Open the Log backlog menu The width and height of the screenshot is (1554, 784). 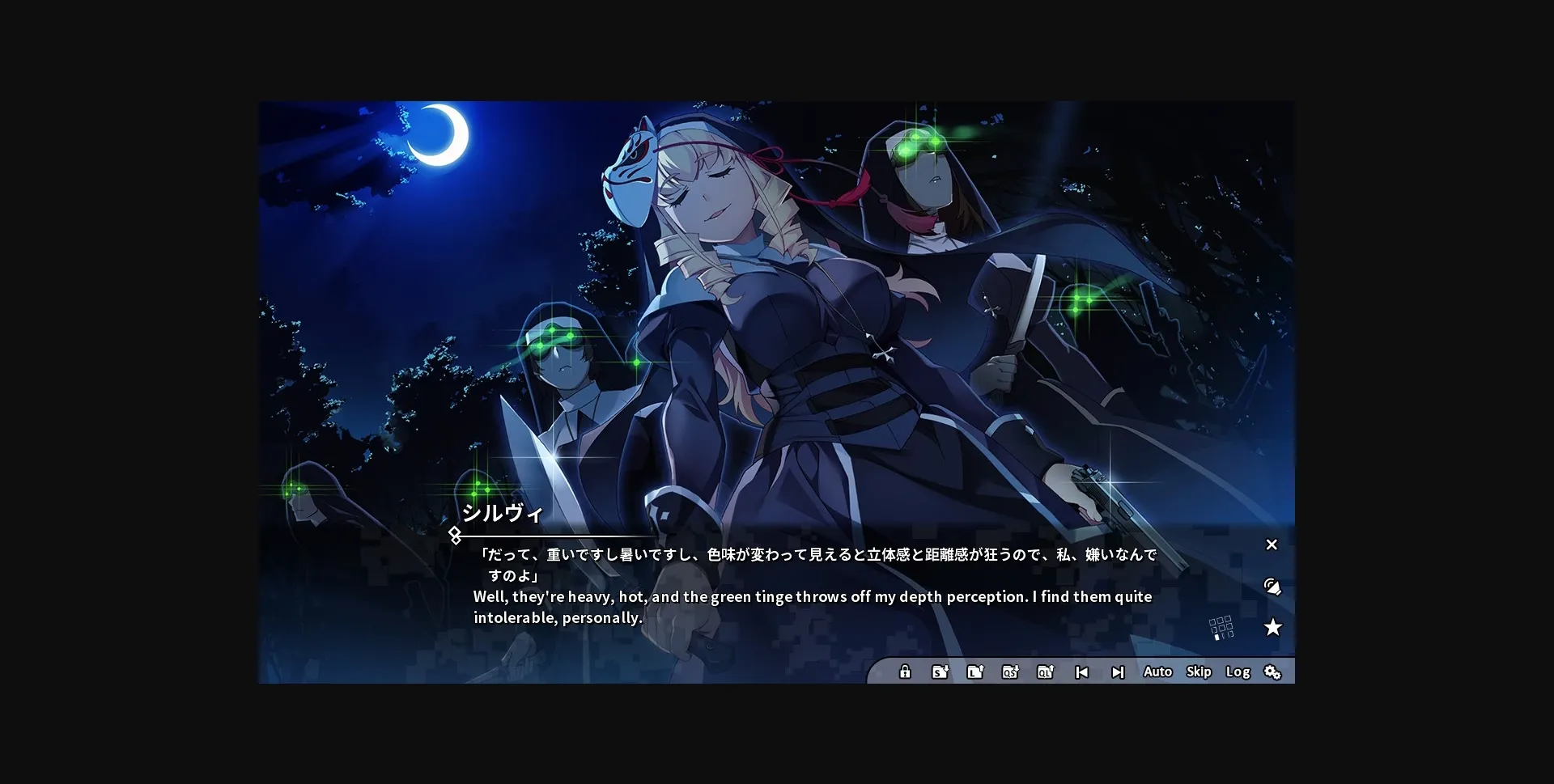coord(1237,672)
